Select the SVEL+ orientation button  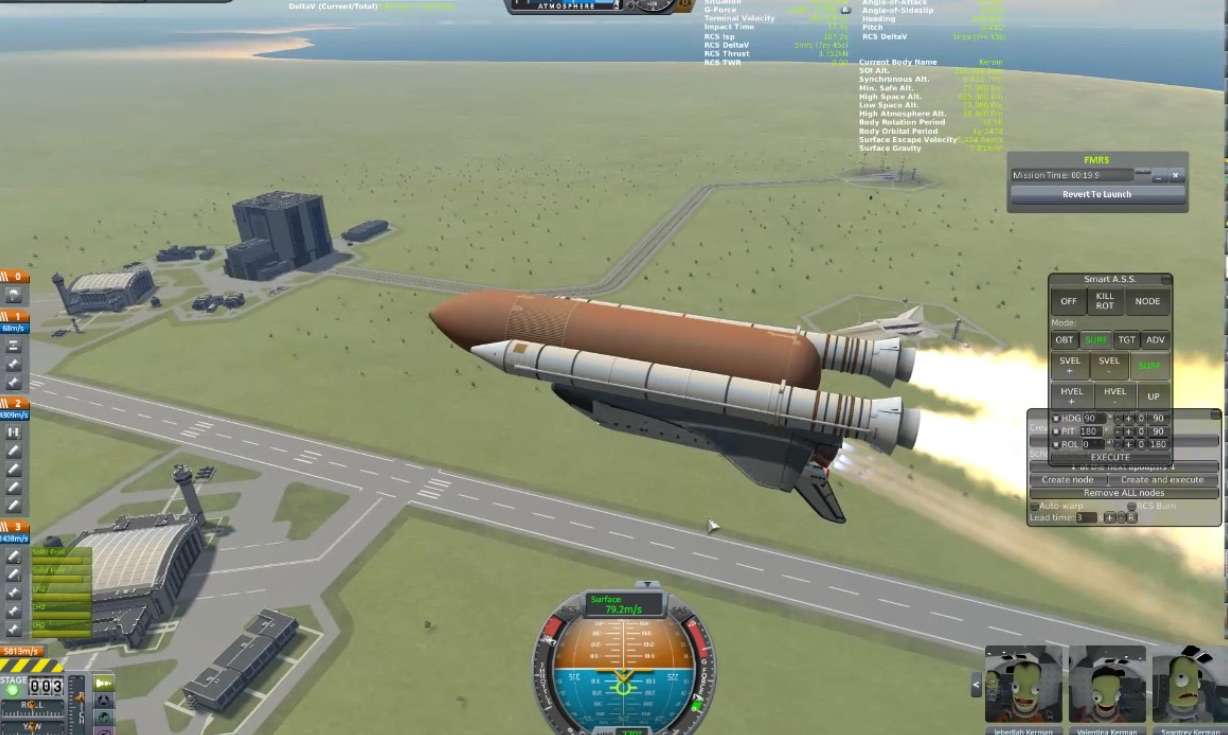[x=1070, y=366]
